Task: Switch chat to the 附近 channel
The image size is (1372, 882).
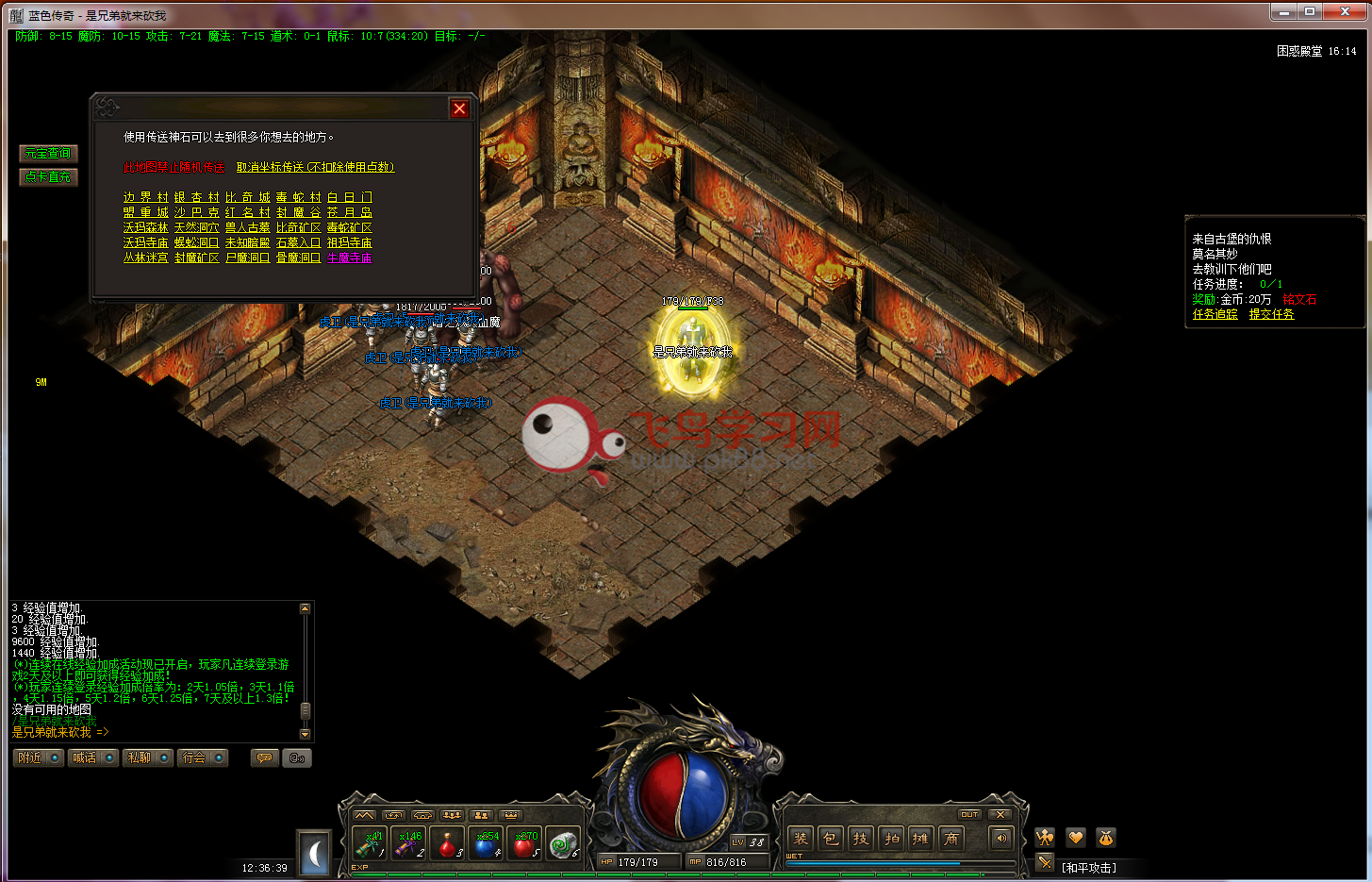Action: pyautogui.click(x=38, y=757)
